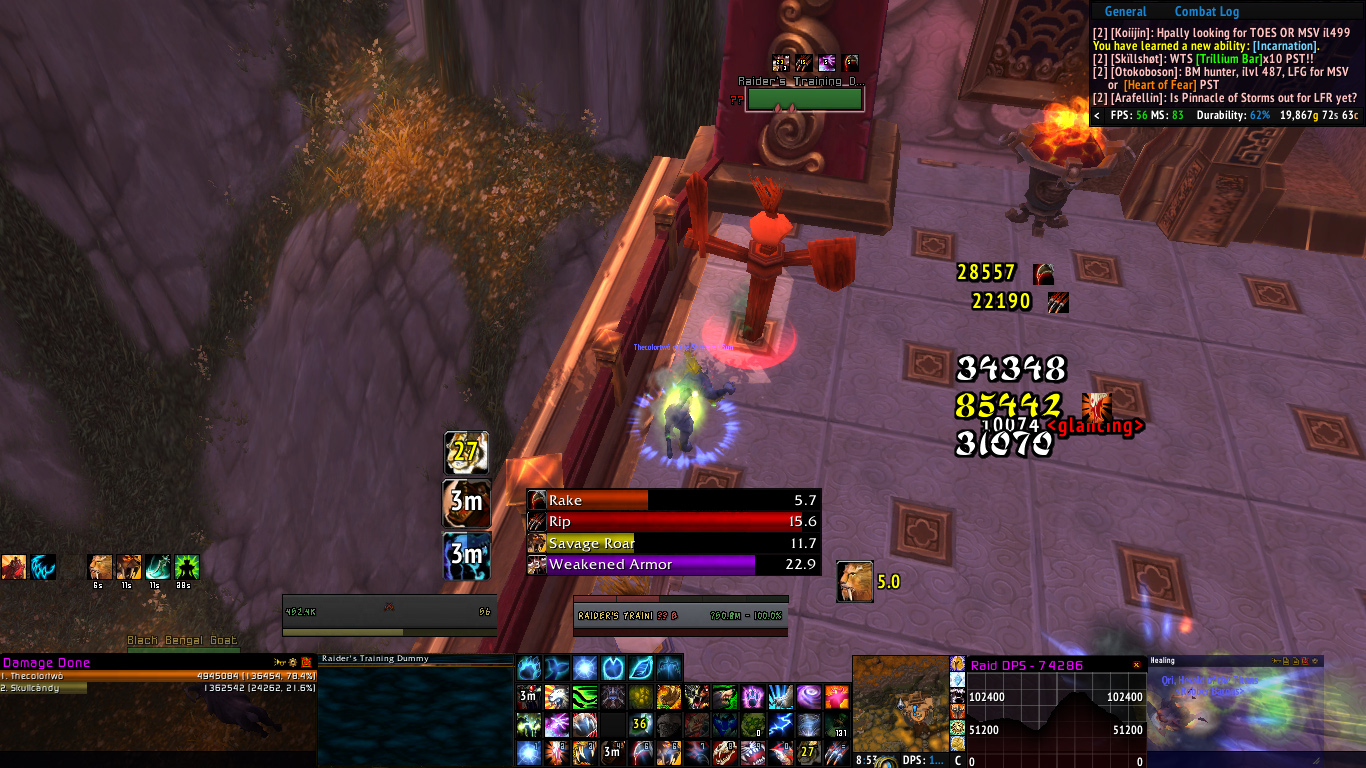
Task: Switch to the General chat tab
Action: click(1125, 12)
